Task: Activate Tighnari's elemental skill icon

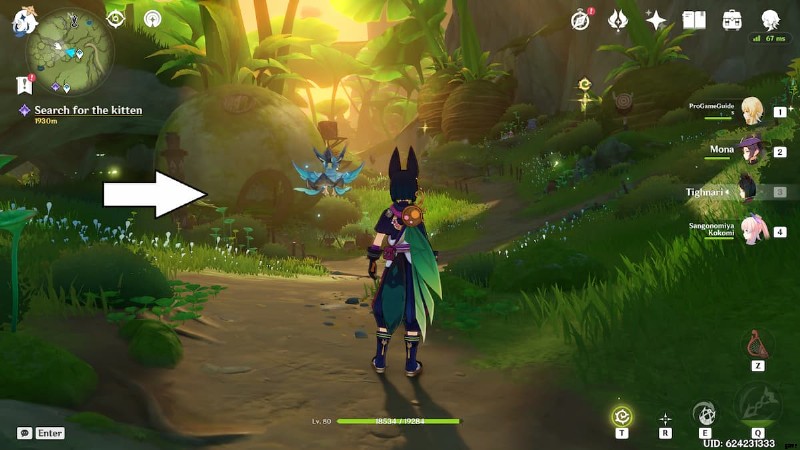Action: (x=705, y=413)
